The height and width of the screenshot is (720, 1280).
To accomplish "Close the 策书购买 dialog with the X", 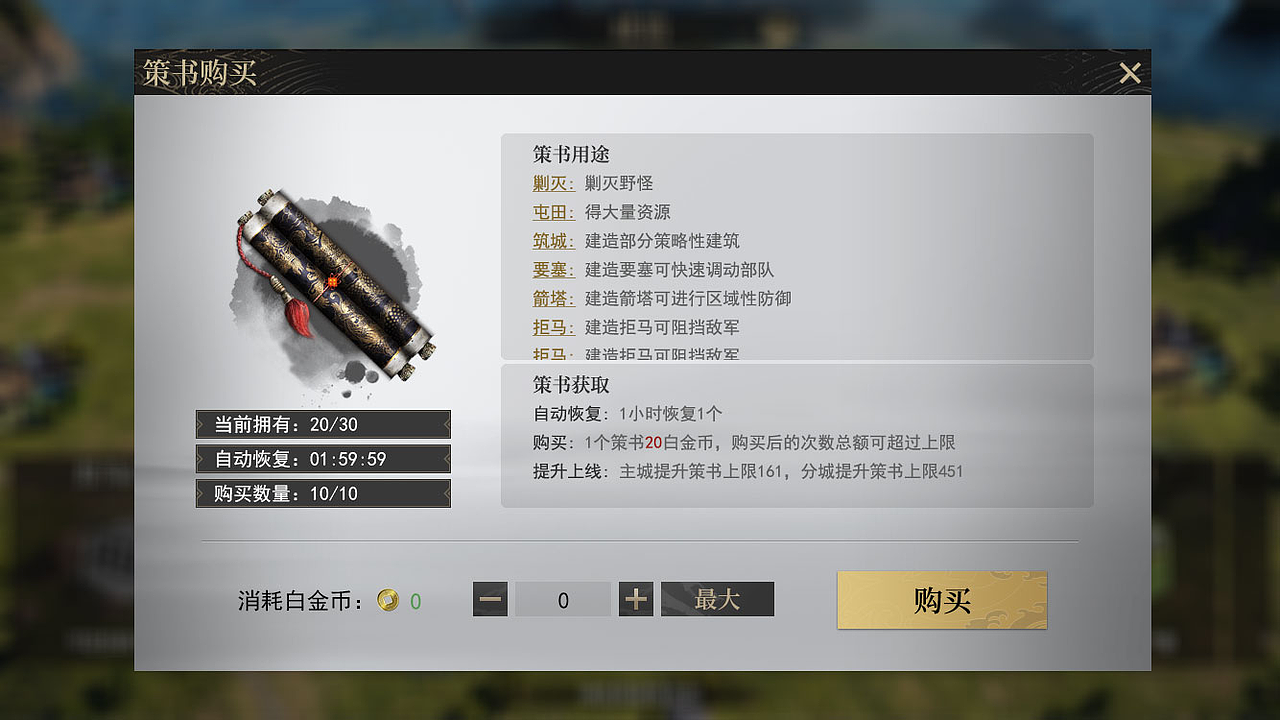I will pos(1129,72).
